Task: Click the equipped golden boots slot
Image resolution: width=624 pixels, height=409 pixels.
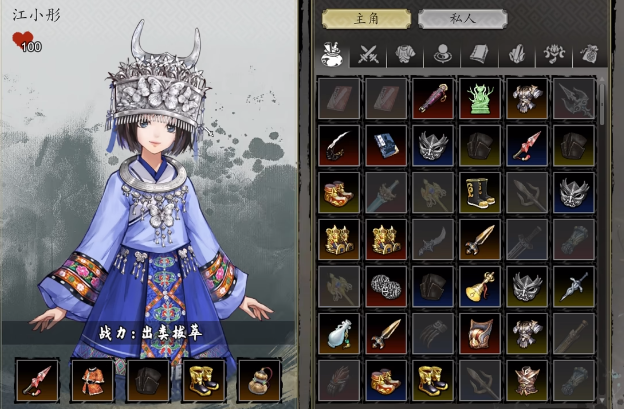Action: click(203, 380)
